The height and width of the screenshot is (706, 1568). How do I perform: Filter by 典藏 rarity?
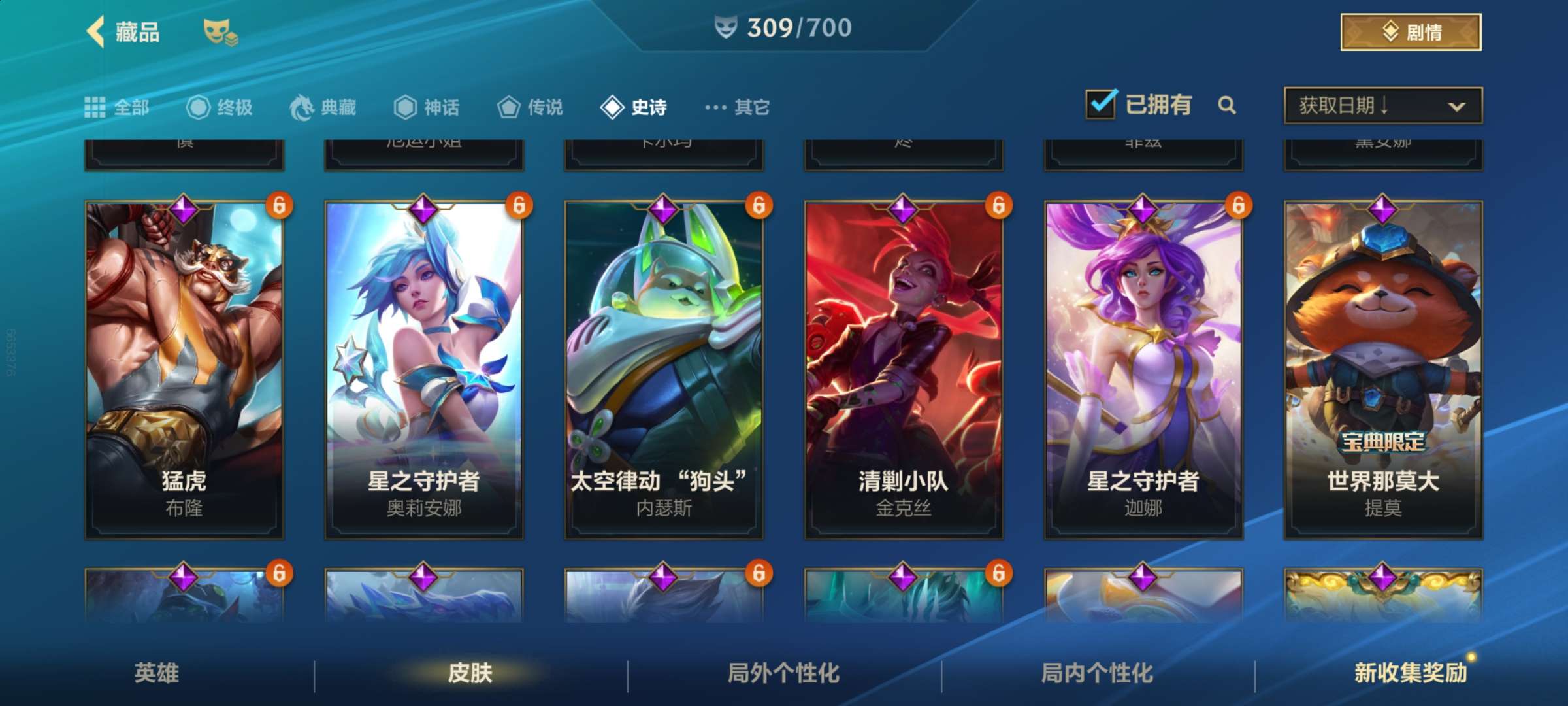(x=323, y=107)
